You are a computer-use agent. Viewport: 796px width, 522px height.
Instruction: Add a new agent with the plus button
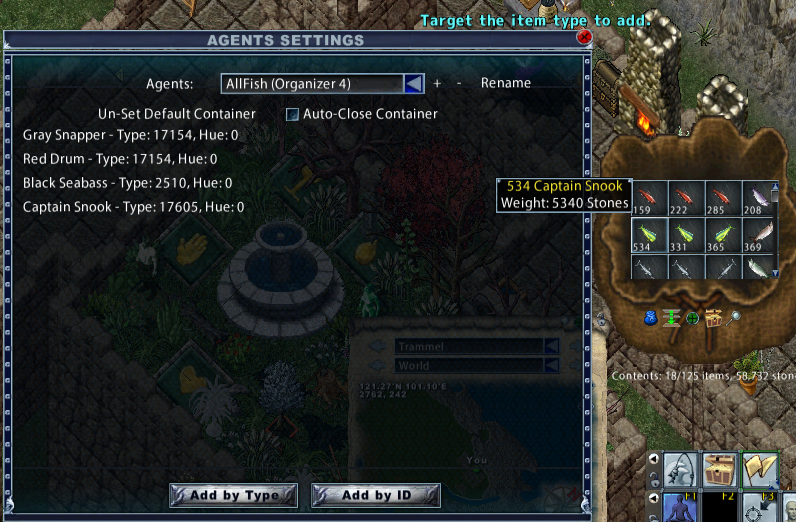point(437,84)
